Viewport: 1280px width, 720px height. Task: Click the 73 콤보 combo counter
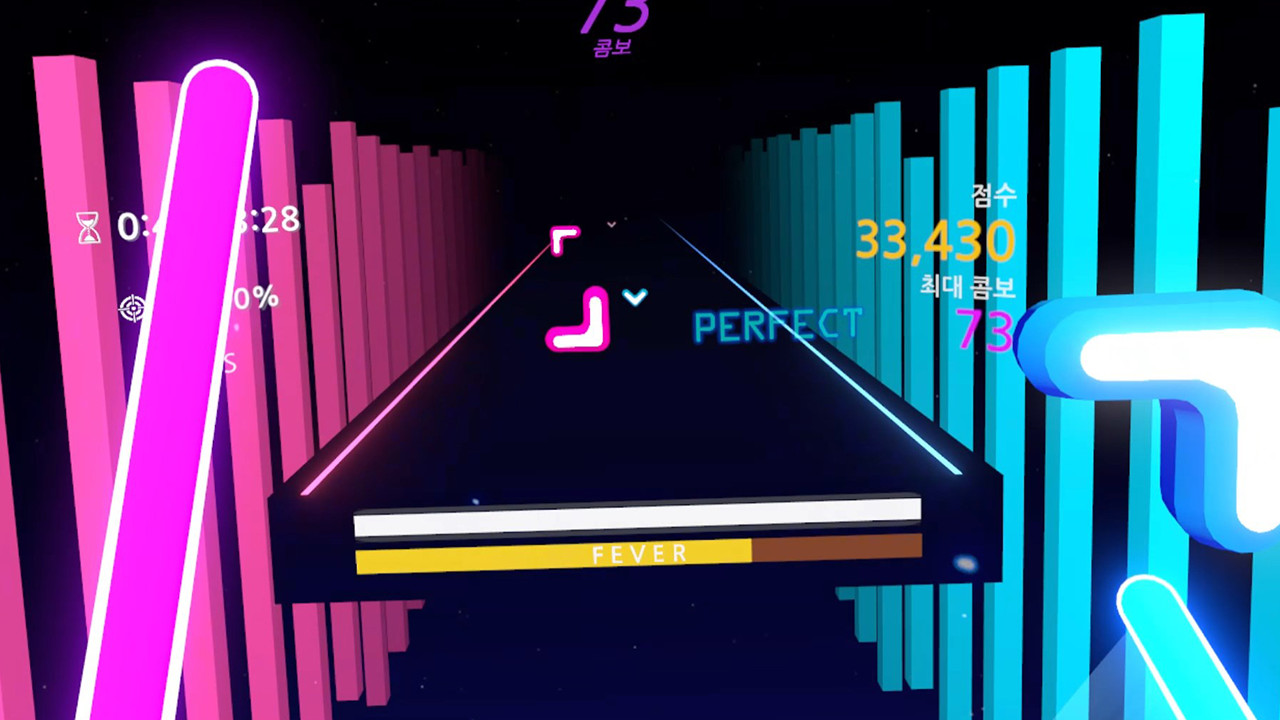click(614, 25)
